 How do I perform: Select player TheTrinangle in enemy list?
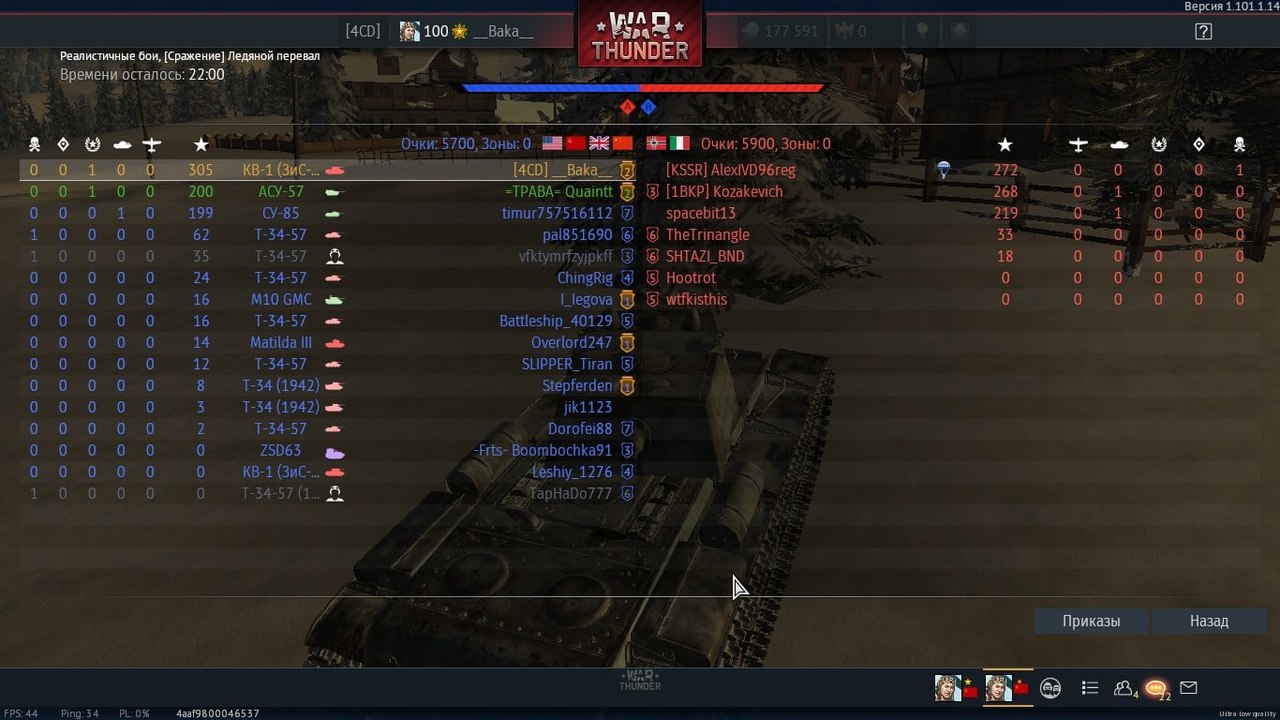(707, 235)
